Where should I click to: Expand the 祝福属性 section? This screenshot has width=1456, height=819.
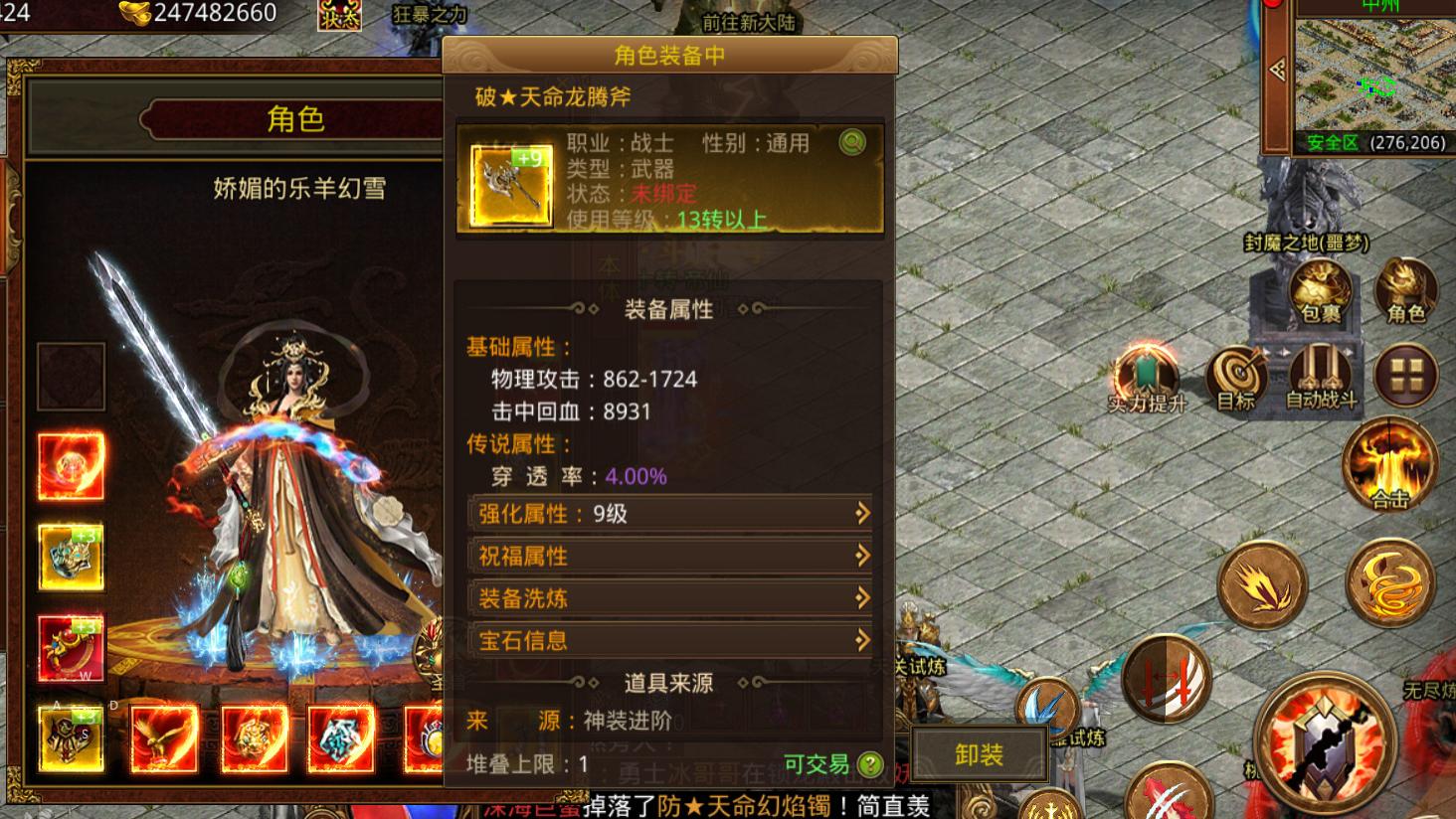pos(668,556)
